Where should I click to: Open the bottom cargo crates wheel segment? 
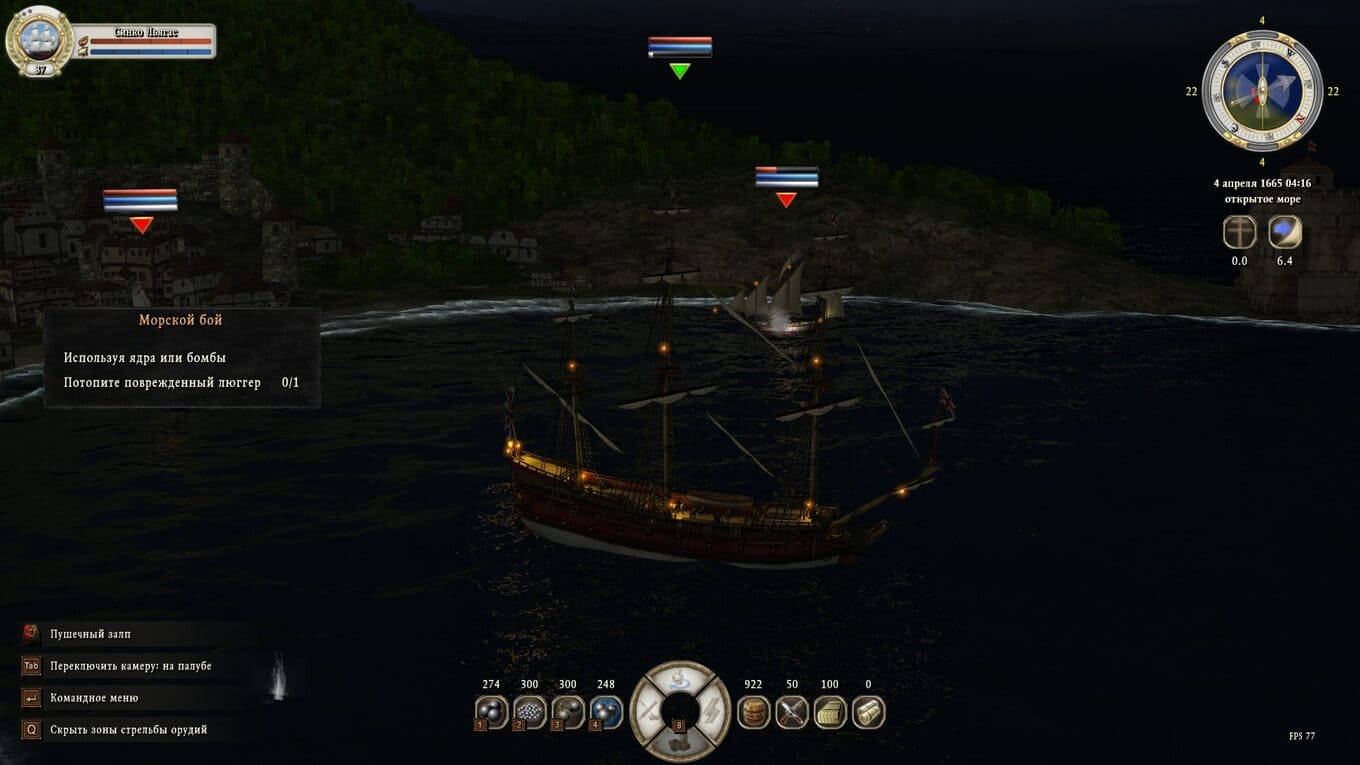(681, 744)
